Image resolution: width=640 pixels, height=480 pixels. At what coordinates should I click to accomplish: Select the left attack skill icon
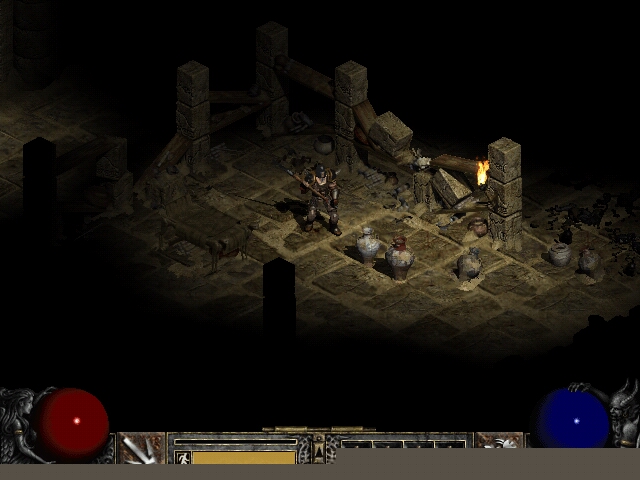click(x=141, y=447)
